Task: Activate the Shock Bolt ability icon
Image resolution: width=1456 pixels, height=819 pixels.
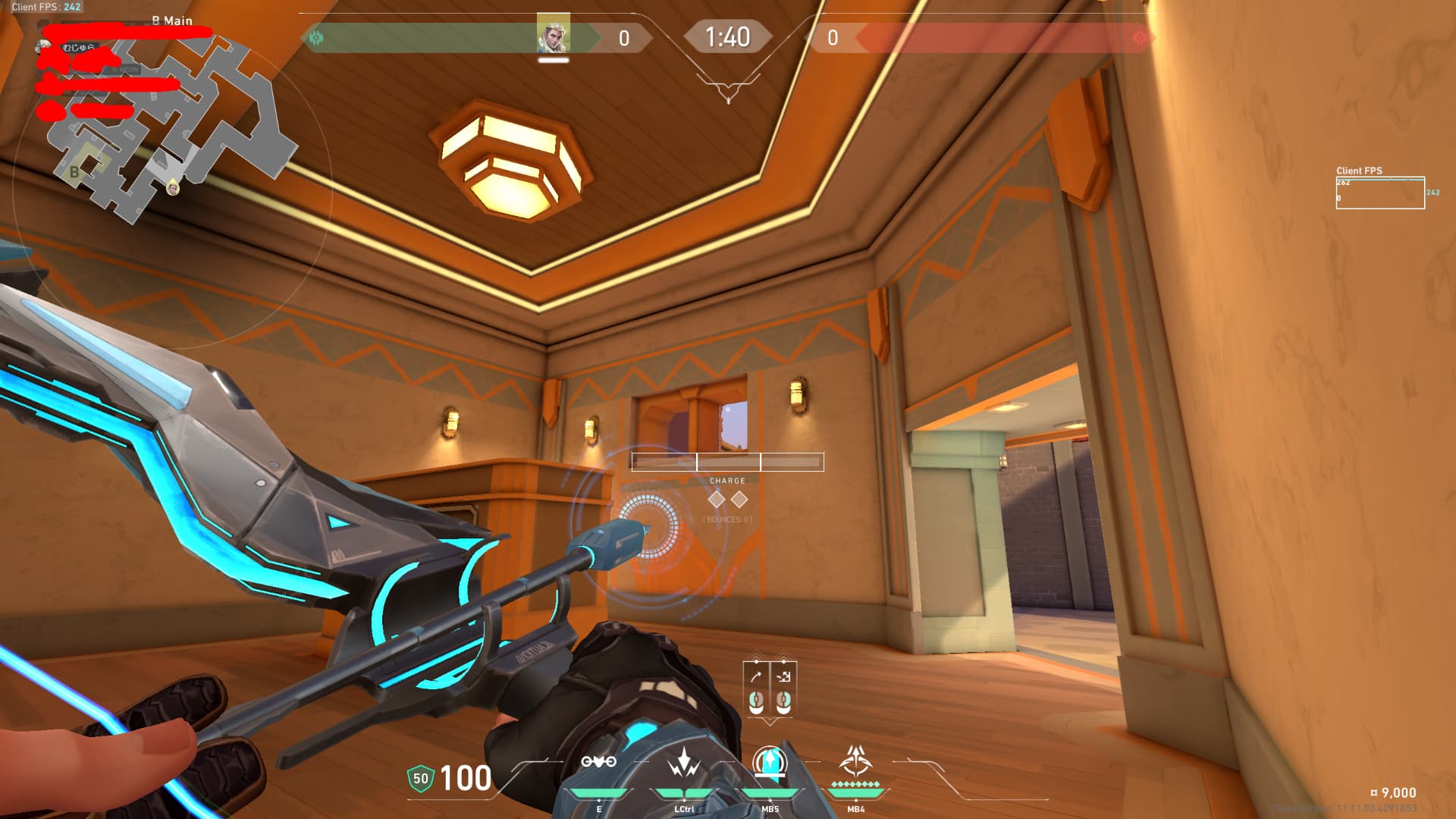Action: click(684, 762)
